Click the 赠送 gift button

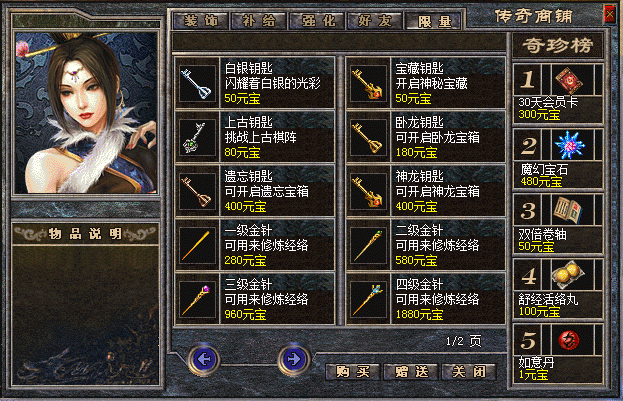click(x=410, y=371)
